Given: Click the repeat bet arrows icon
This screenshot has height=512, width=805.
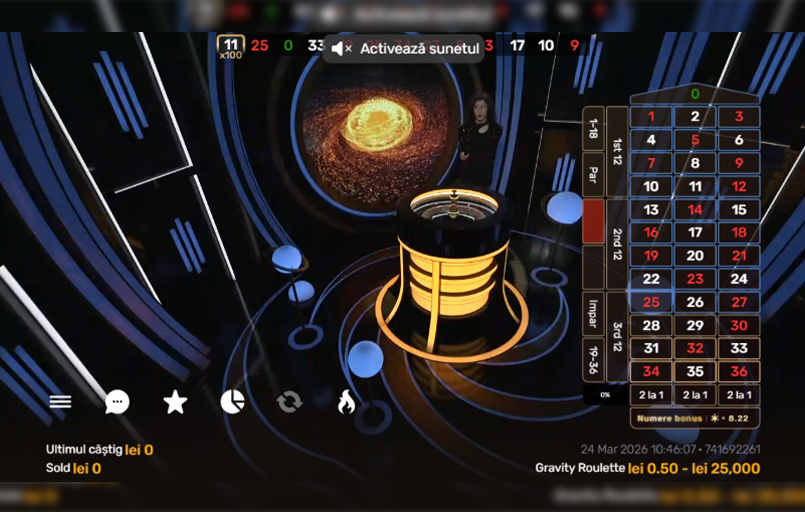Looking at the screenshot, I should [x=289, y=402].
